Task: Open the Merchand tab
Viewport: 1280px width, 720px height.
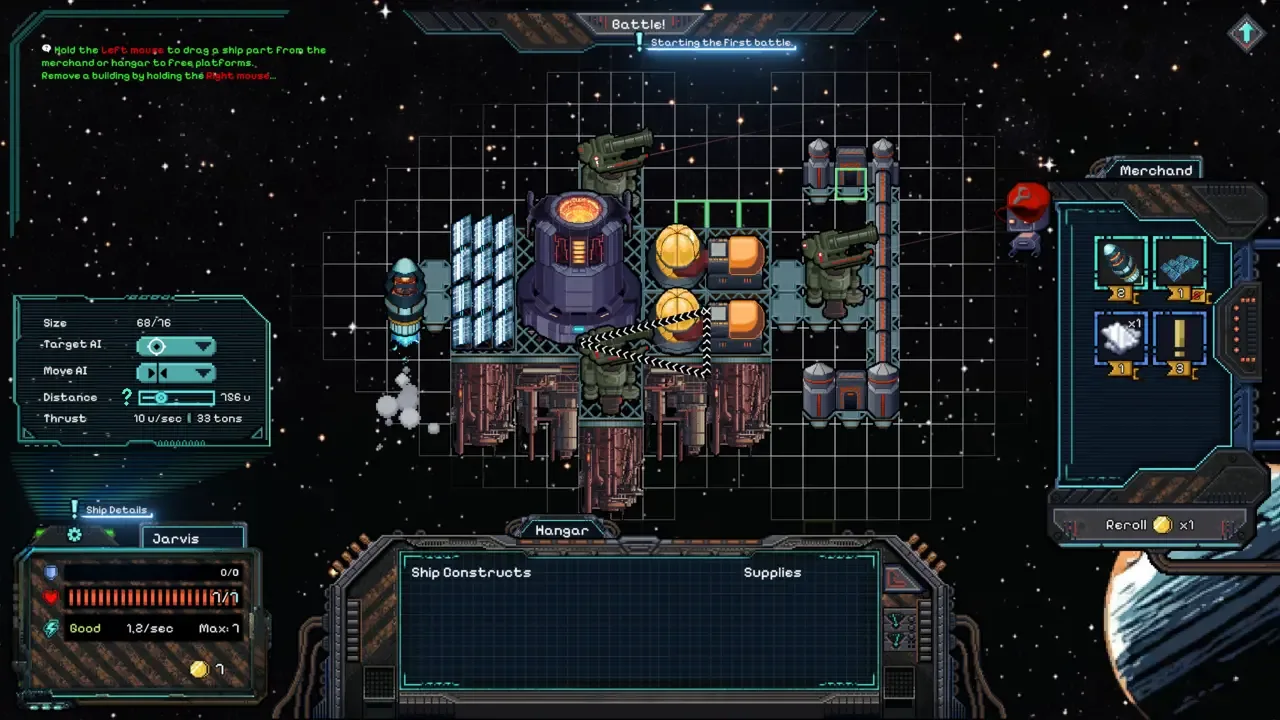Action: point(1156,171)
